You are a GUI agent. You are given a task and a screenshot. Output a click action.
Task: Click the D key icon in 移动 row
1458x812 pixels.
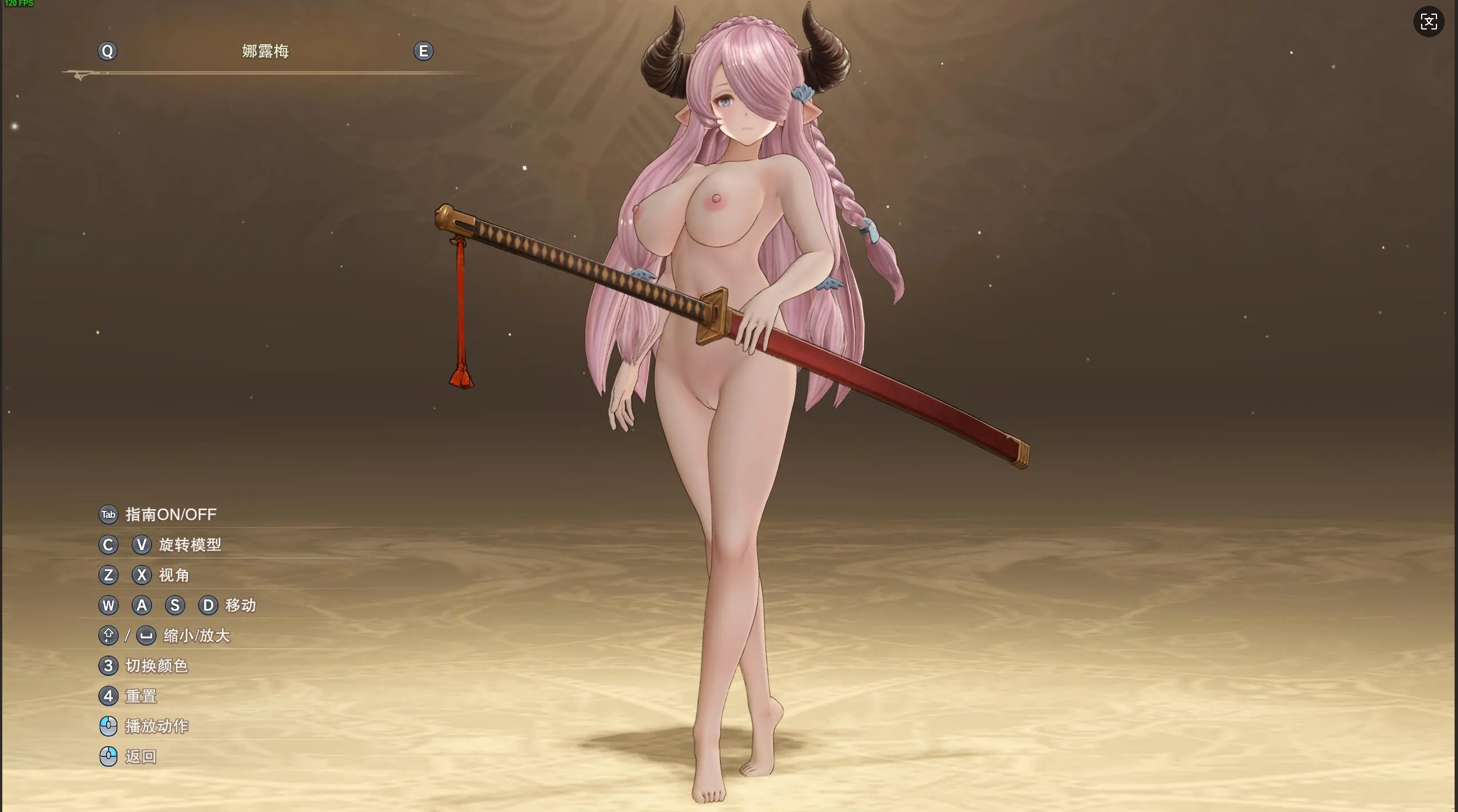point(208,606)
